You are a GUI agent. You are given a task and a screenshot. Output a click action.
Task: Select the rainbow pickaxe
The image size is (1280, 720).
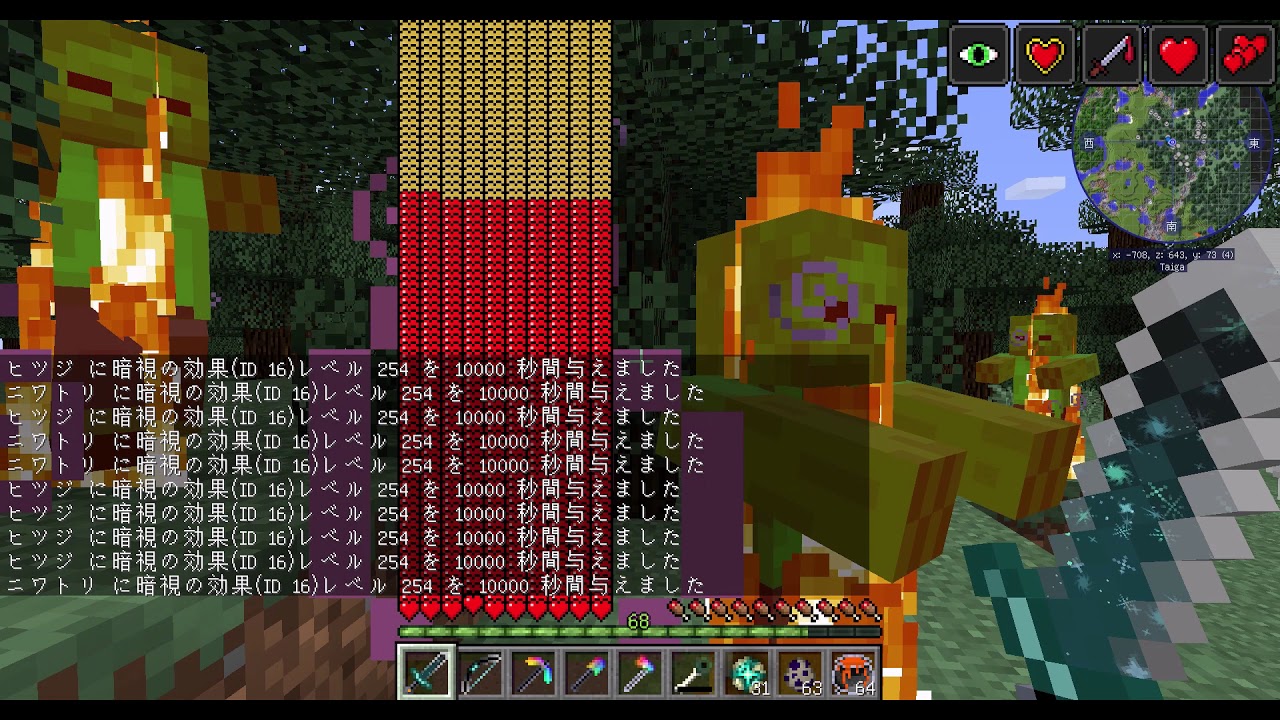coord(533,675)
